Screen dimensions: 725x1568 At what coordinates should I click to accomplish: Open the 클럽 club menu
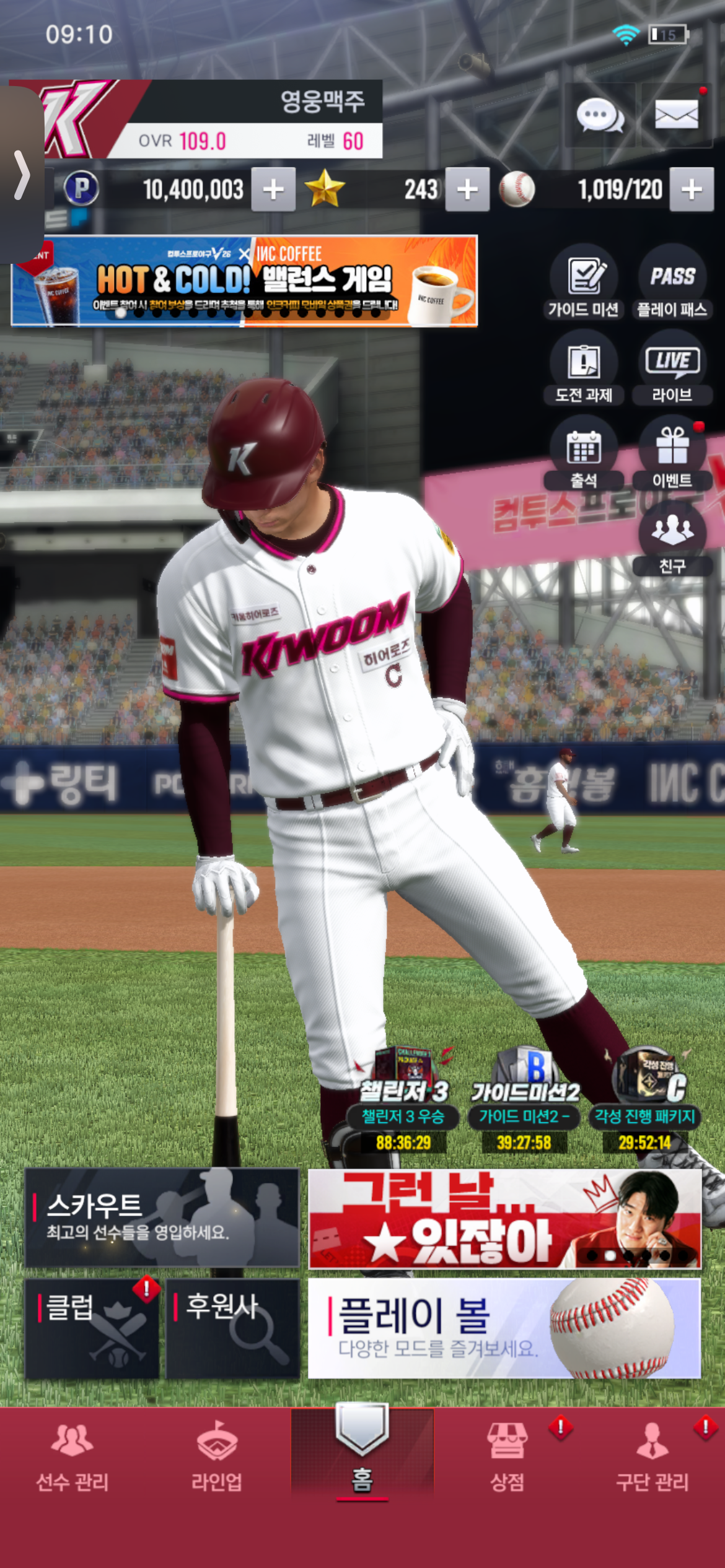click(x=92, y=1328)
